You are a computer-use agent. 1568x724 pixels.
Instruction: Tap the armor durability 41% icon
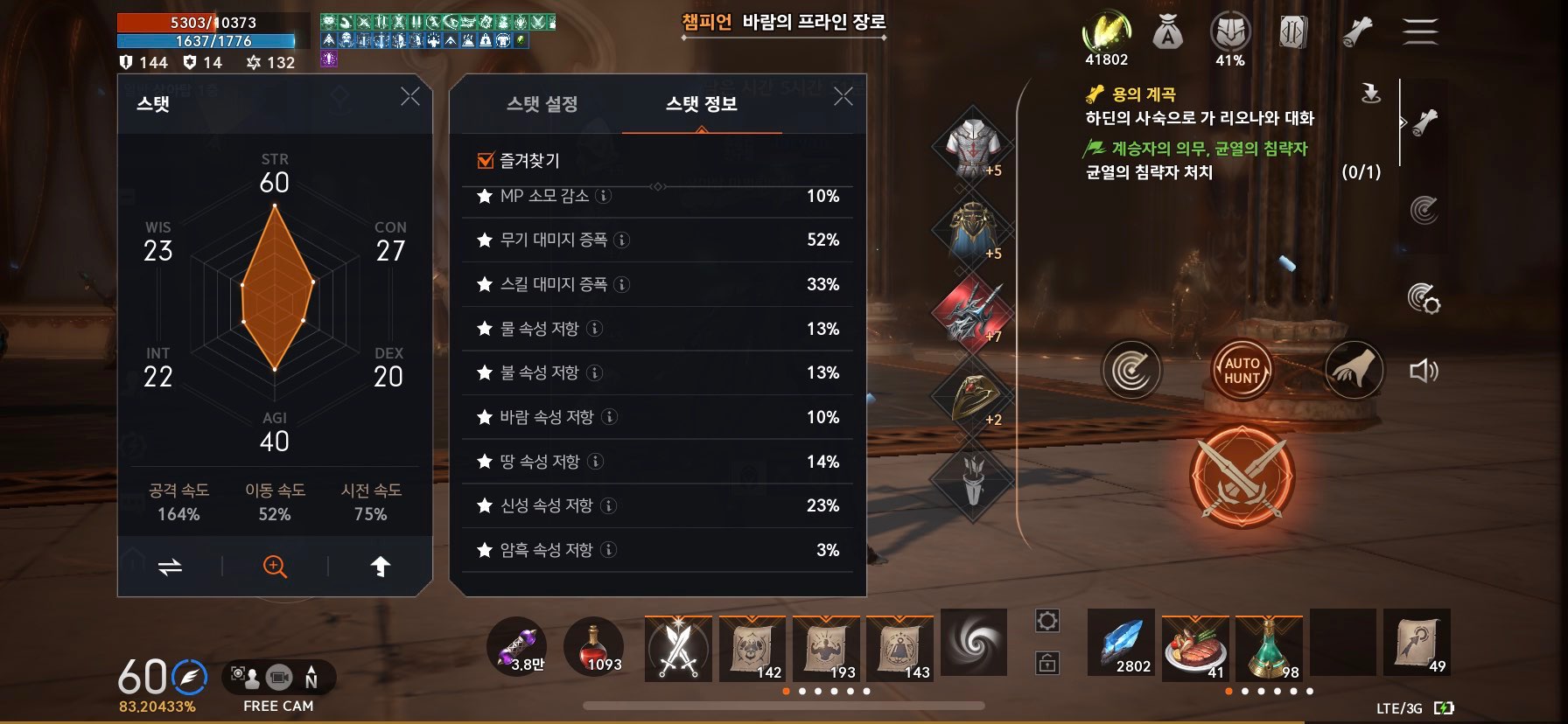[x=1229, y=31]
